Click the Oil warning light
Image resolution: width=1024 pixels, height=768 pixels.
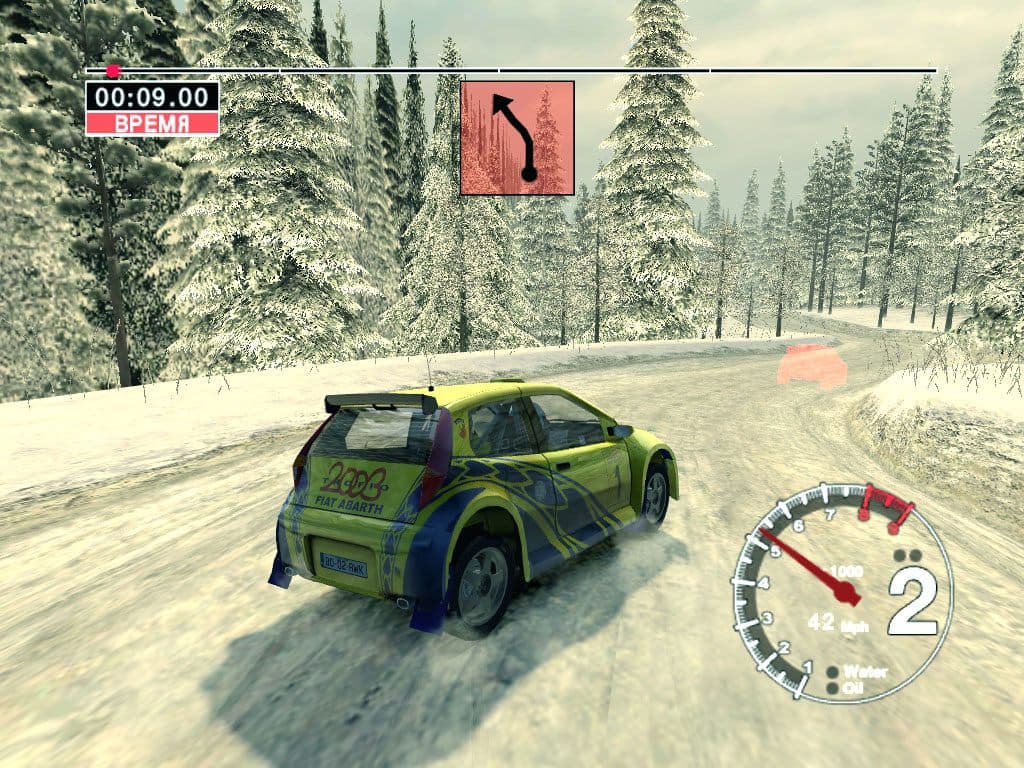(833, 688)
